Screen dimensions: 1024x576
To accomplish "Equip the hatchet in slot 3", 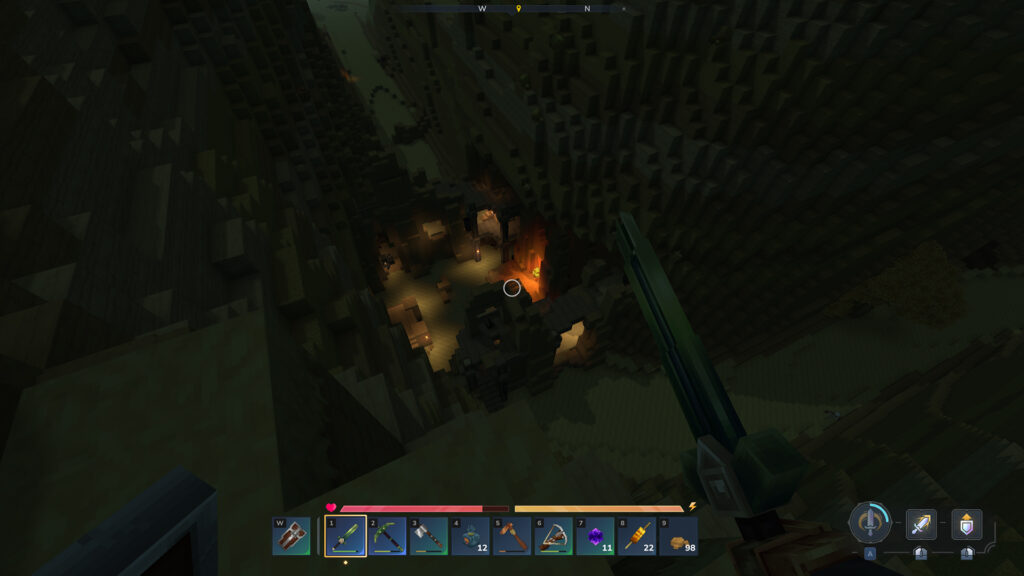I will [x=428, y=537].
